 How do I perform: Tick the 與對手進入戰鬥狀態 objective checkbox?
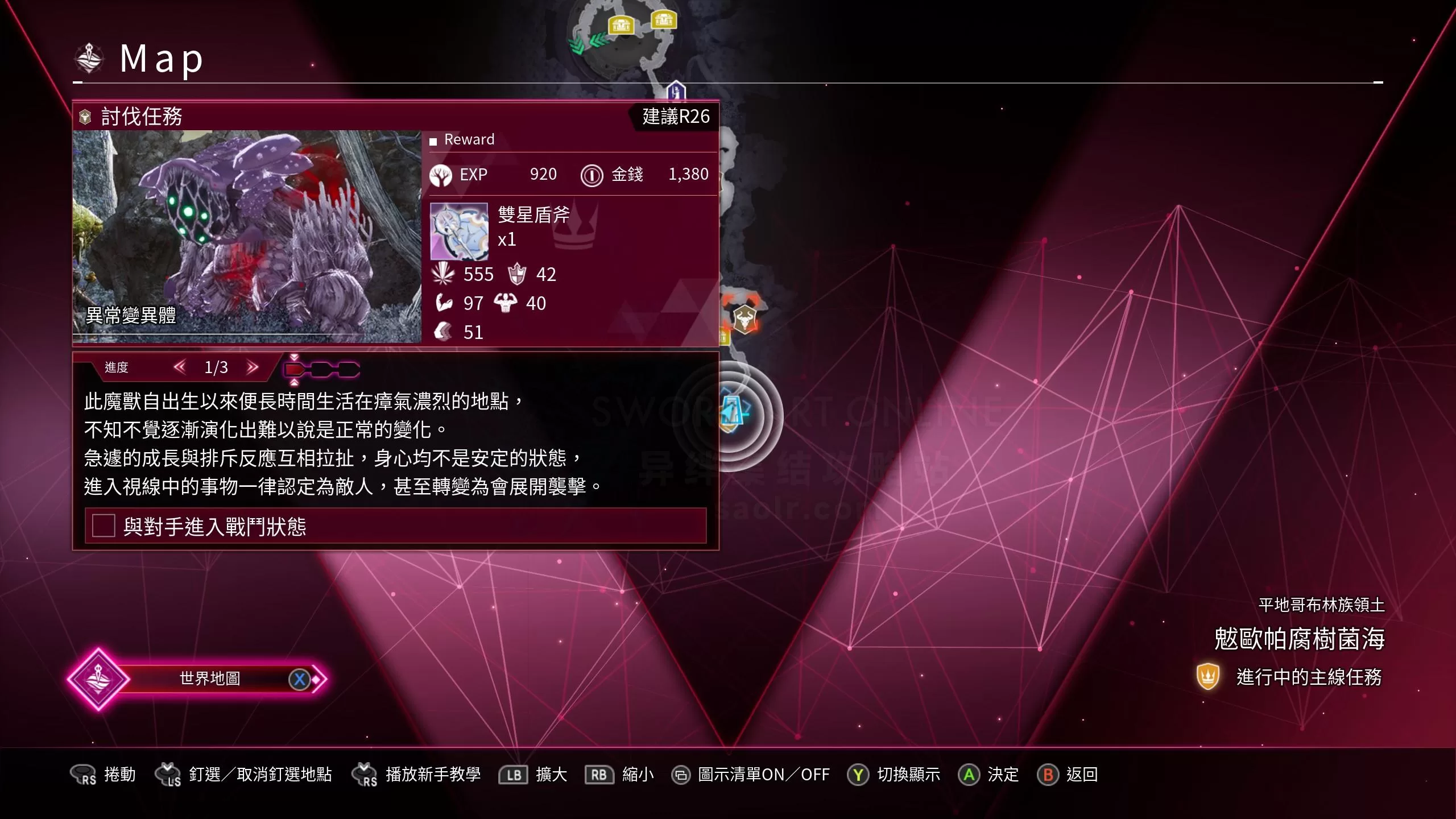104,526
